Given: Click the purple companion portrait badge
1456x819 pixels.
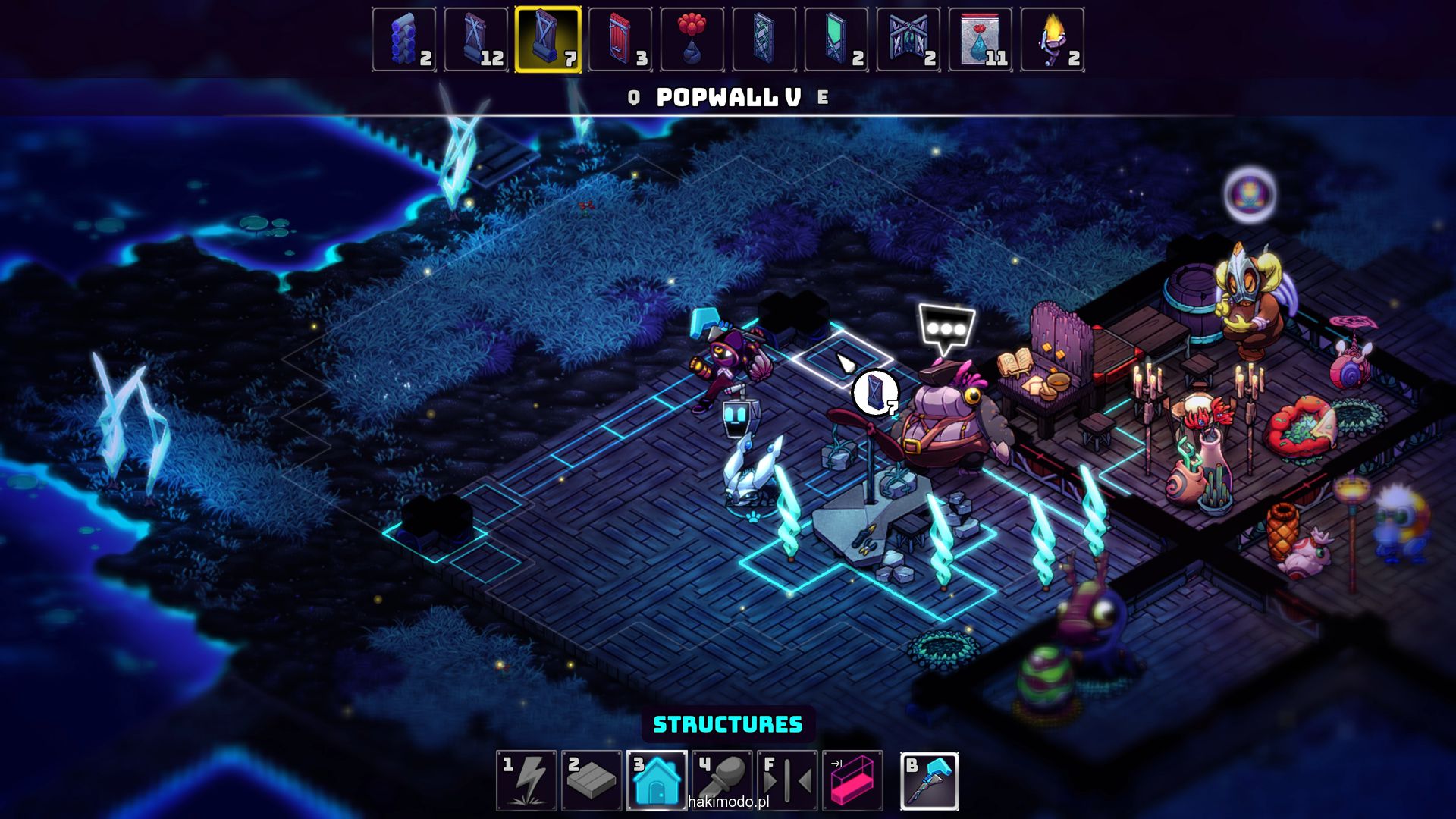Looking at the screenshot, I should pyautogui.click(x=1250, y=194).
